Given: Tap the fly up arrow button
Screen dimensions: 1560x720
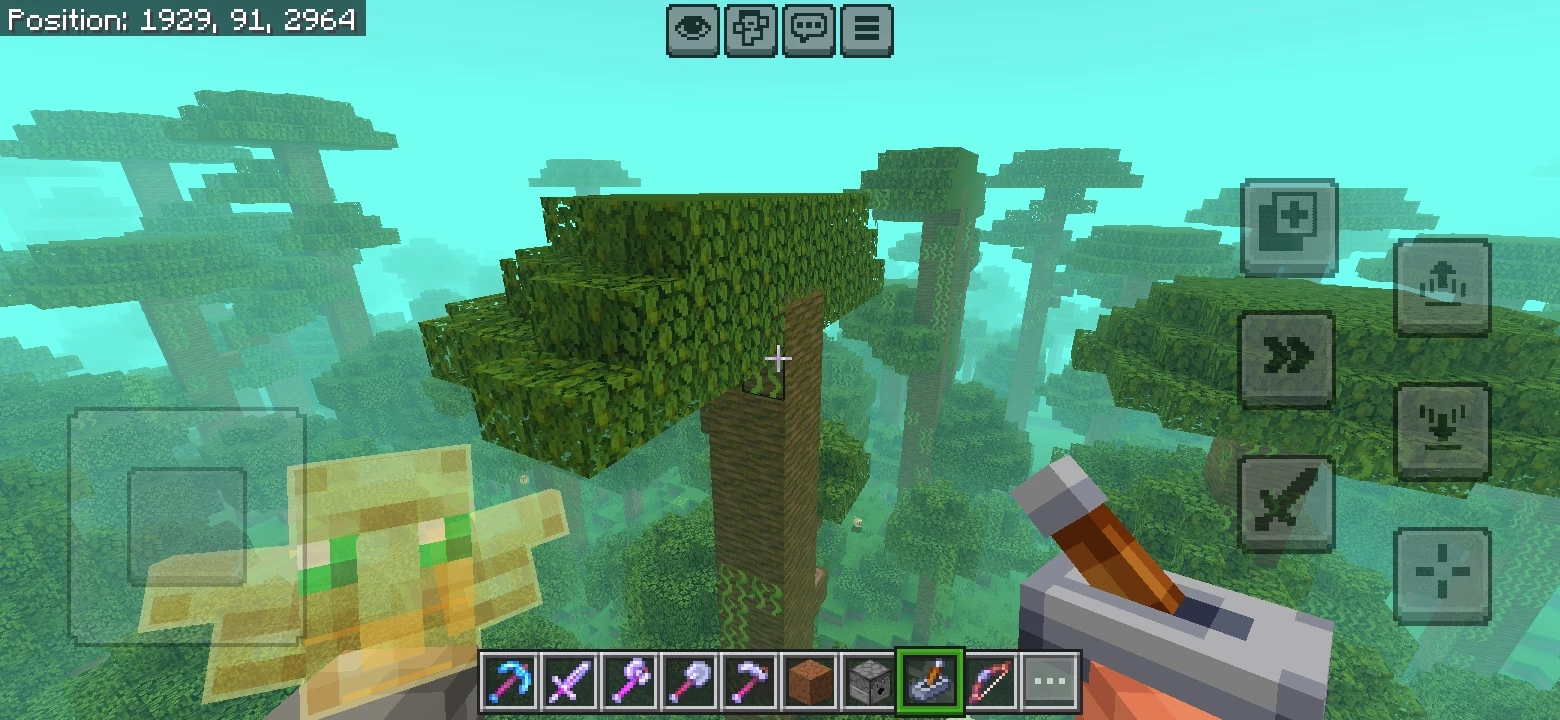Looking at the screenshot, I should click(1442, 287).
